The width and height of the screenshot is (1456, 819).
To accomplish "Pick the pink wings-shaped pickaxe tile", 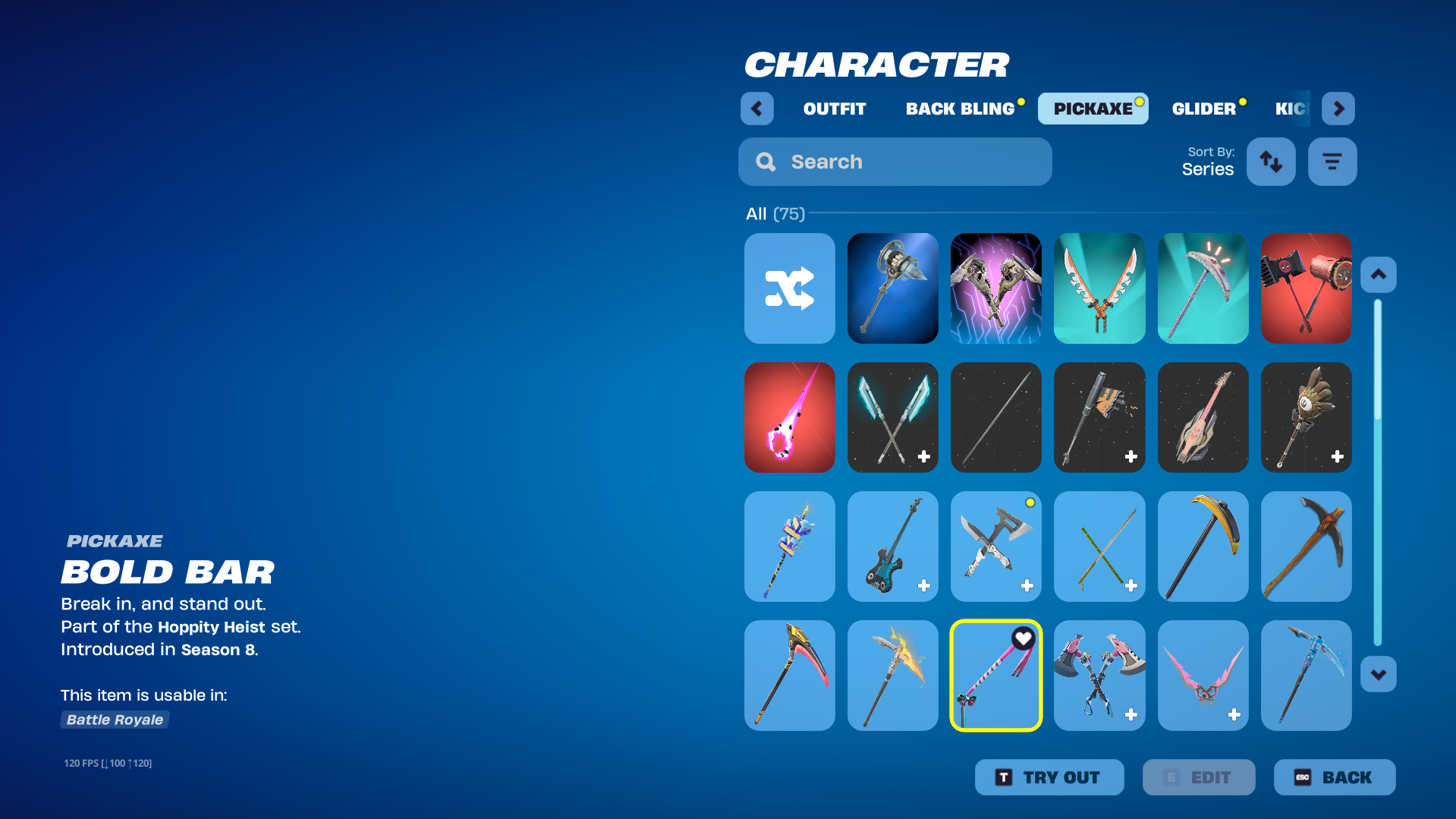I will [1203, 676].
